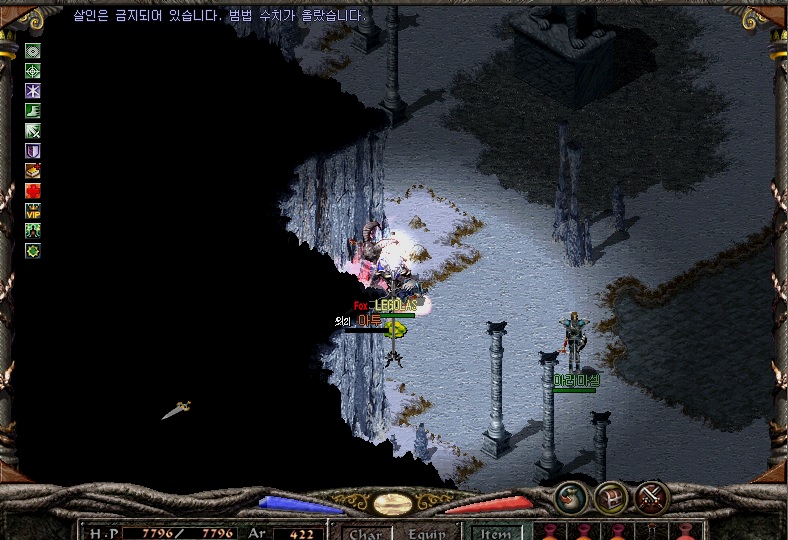Select the green crosshair target icon
The width and height of the screenshot is (788, 540).
pyautogui.click(x=33, y=71)
